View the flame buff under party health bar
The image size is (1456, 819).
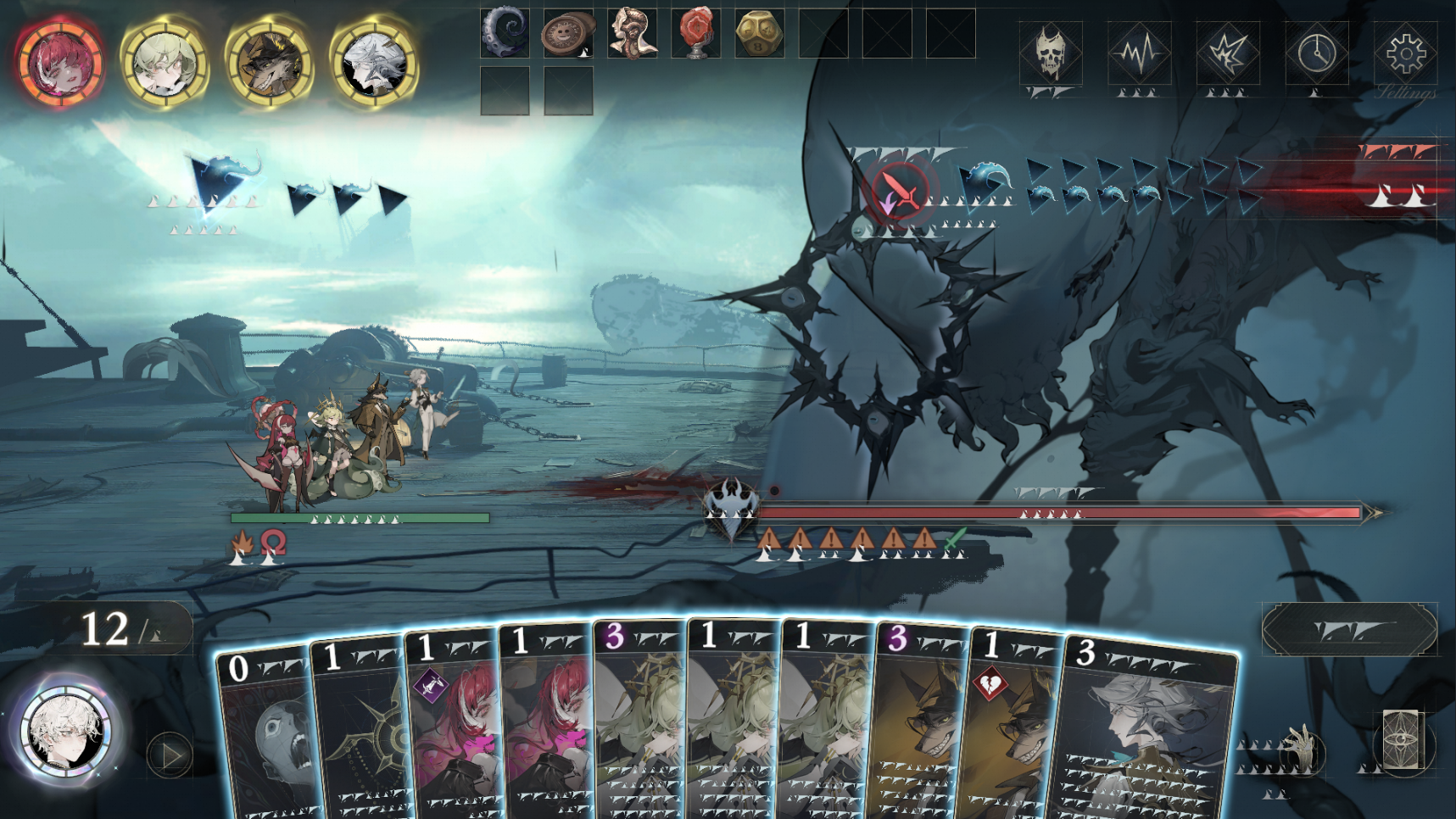[242, 539]
